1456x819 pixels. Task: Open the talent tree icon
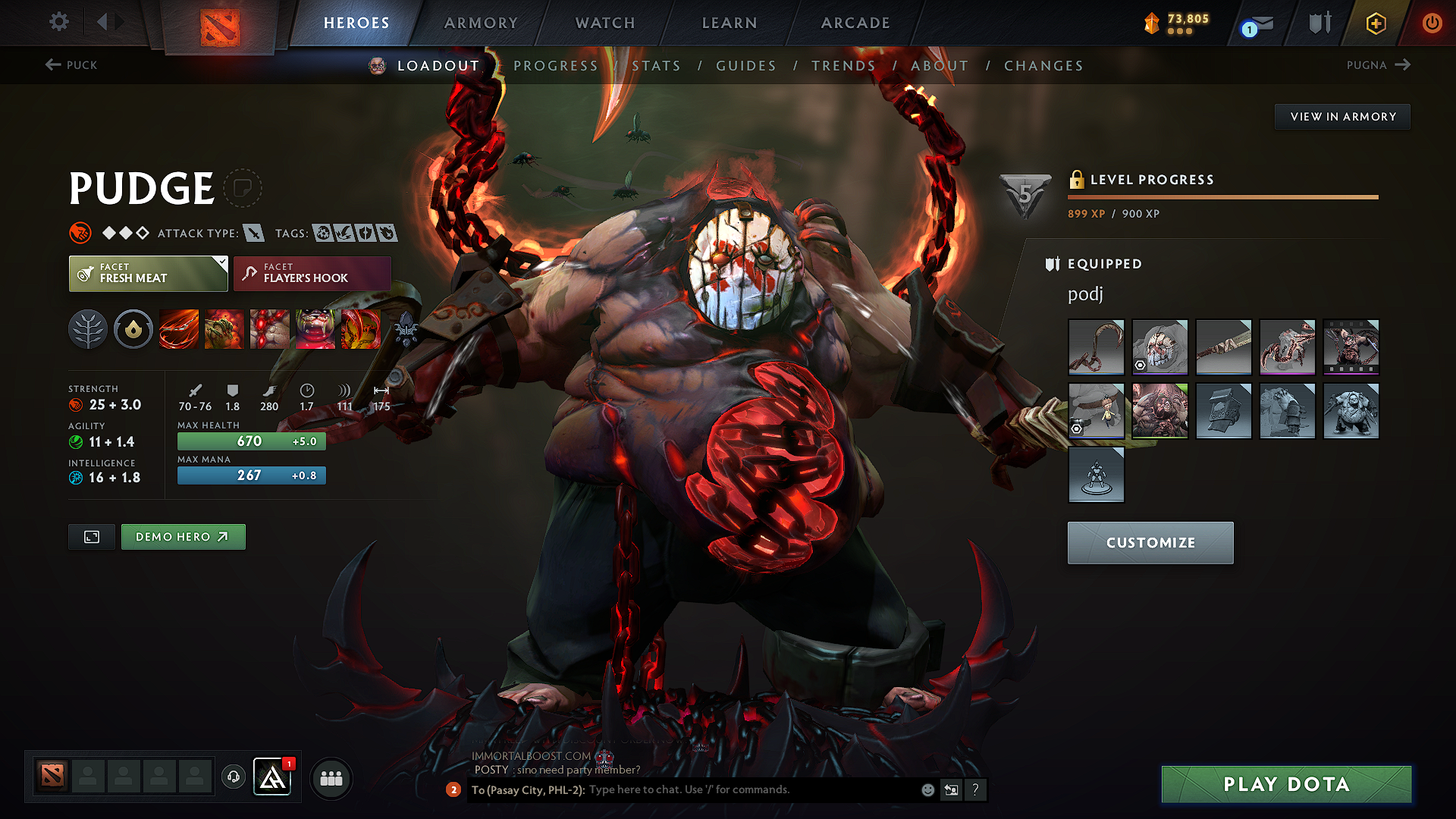(x=88, y=329)
